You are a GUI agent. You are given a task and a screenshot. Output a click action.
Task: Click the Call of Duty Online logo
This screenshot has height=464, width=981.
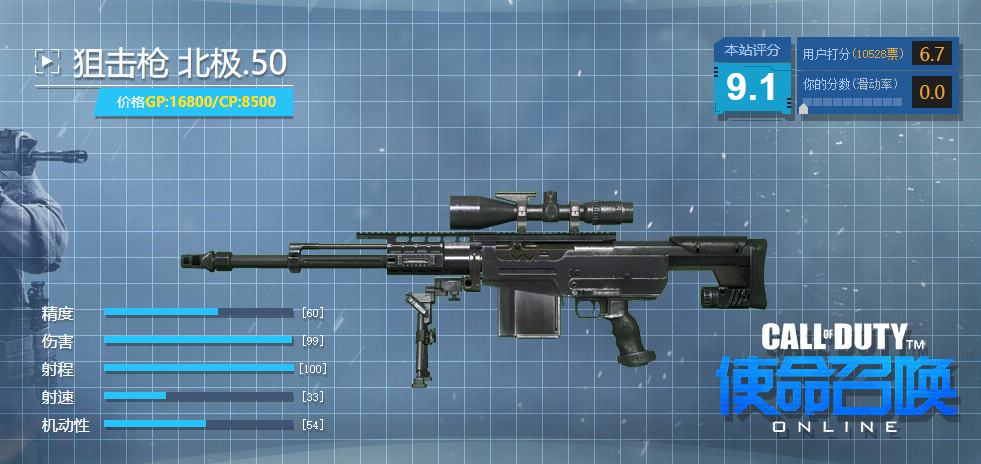tap(837, 380)
